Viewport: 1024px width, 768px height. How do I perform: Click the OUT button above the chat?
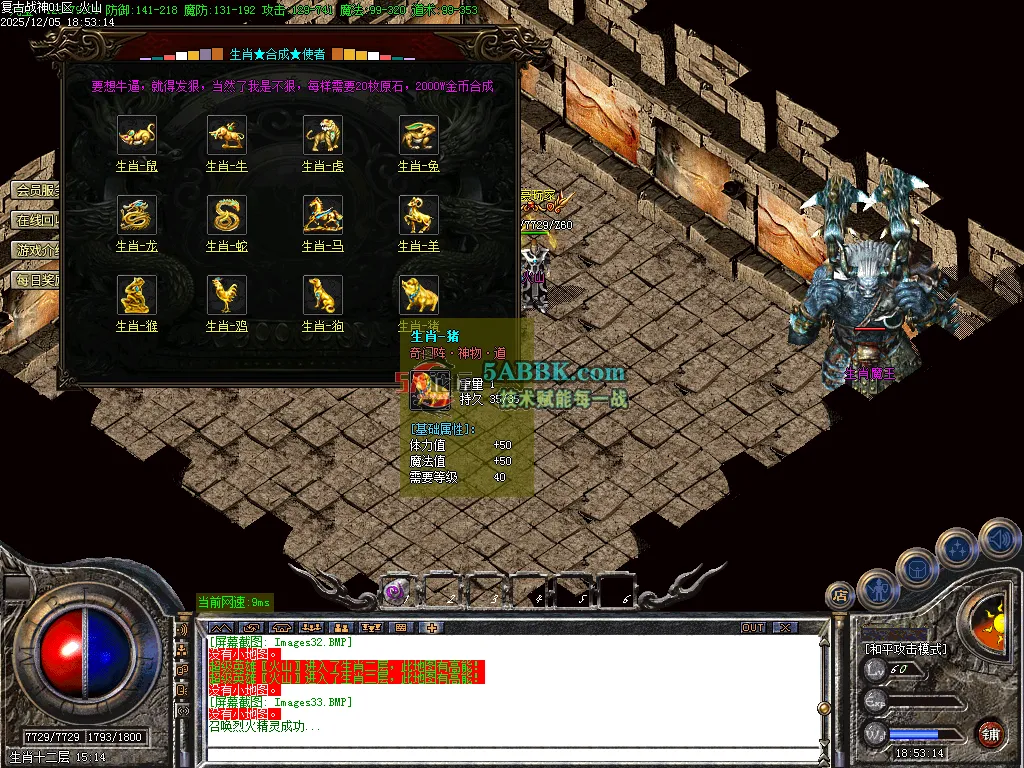[752, 628]
